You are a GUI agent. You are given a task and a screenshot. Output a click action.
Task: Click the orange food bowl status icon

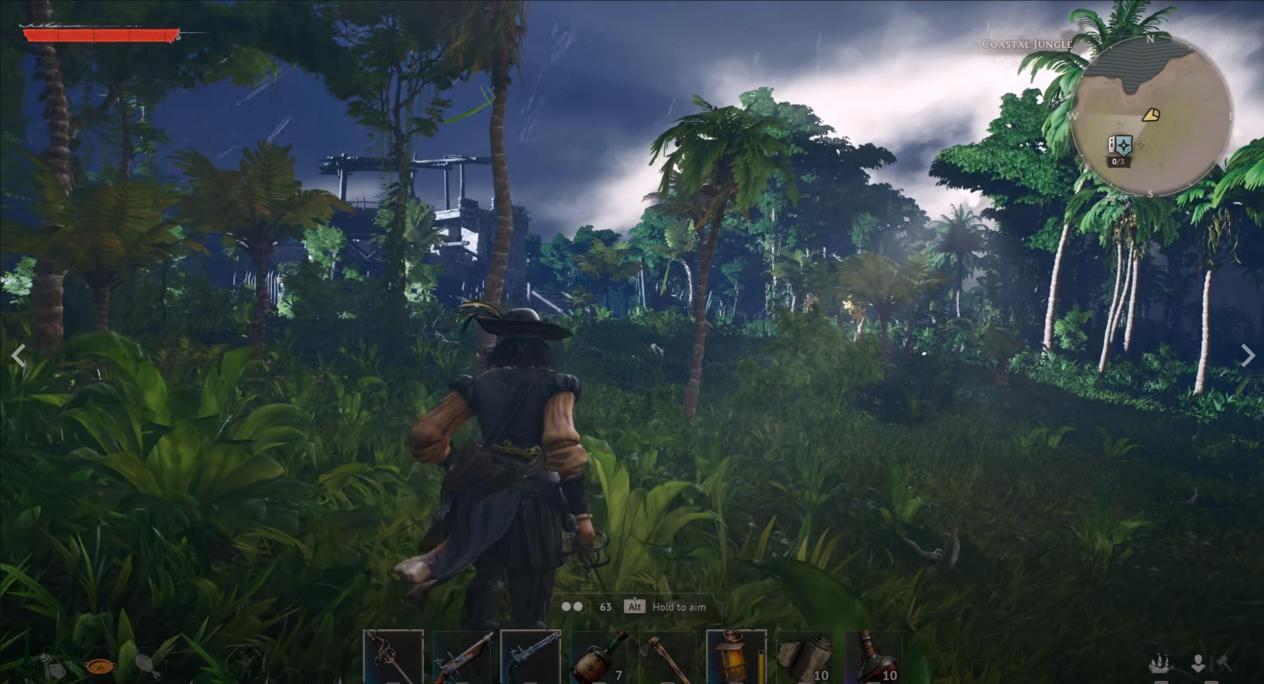tap(99, 665)
